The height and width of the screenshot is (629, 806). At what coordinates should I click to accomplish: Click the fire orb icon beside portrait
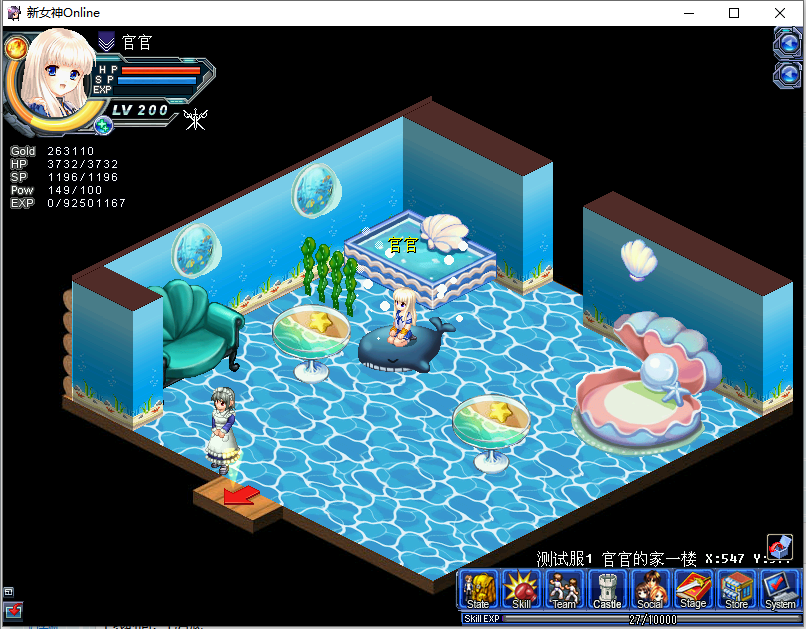coord(16,47)
